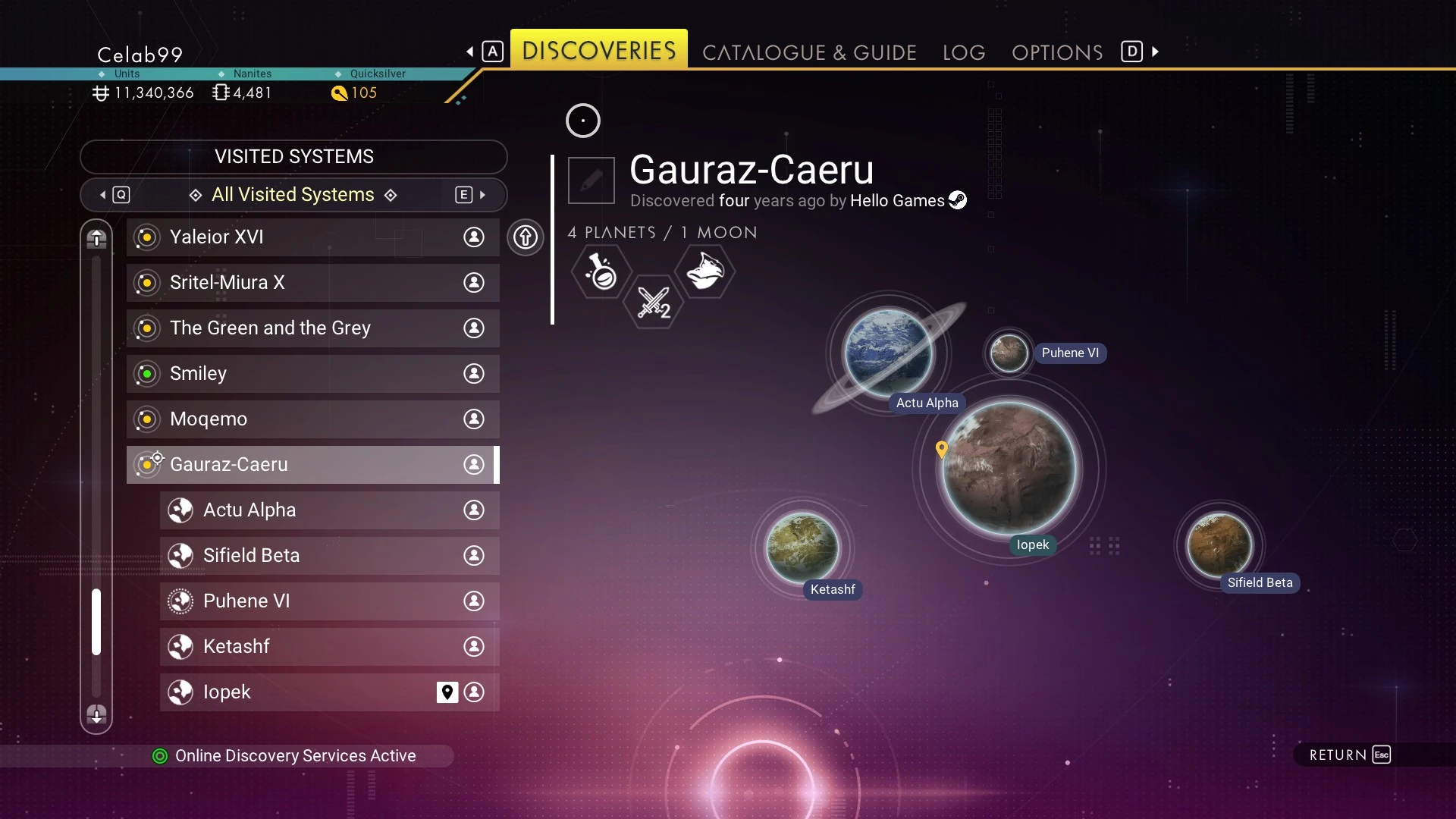Click the rename pencil icon beside Gauraz-Caeru
This screenshot has height=819, width=1456.
coord(591,180)
